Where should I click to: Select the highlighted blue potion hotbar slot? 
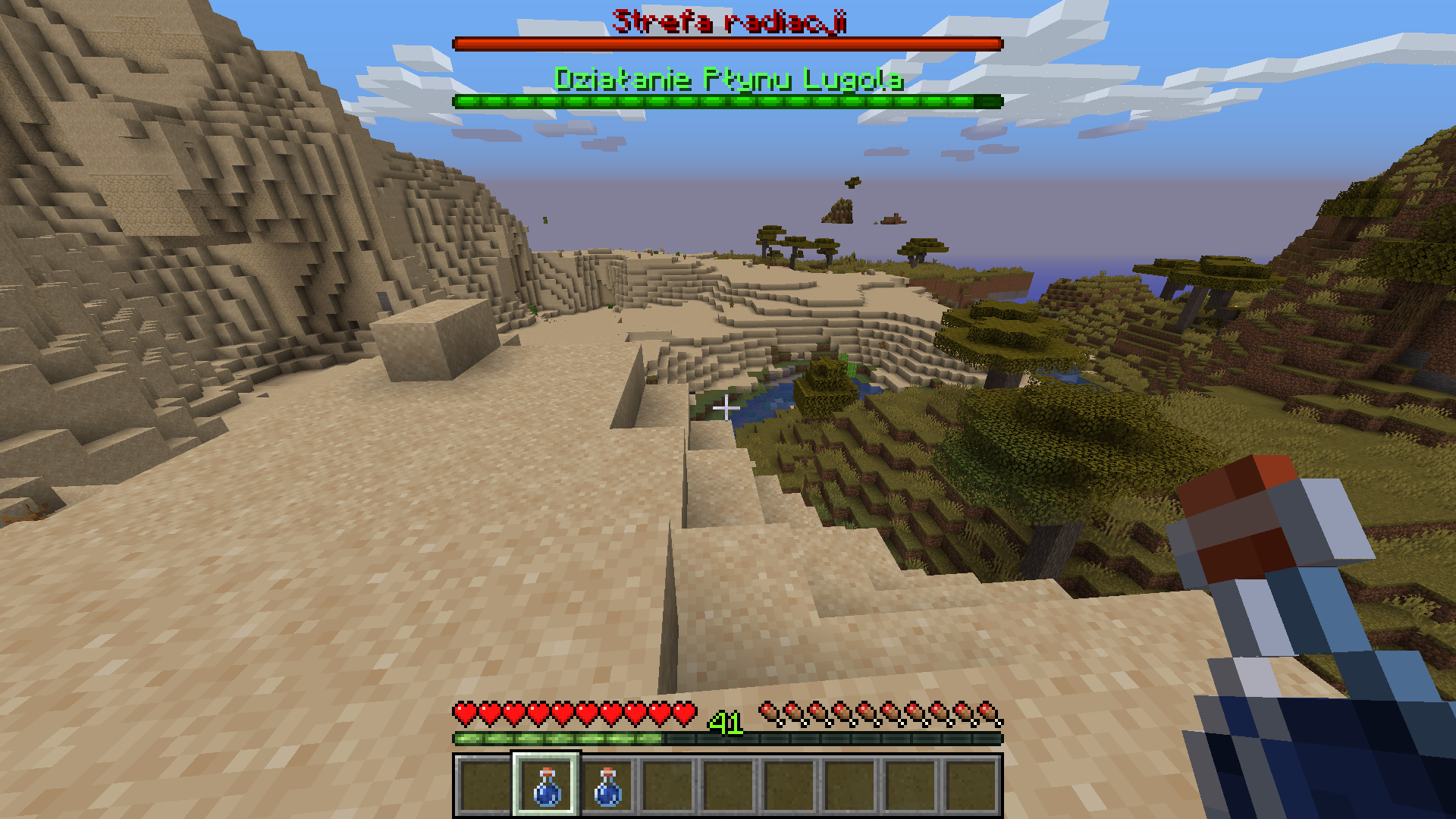click(x=546, y=785)
